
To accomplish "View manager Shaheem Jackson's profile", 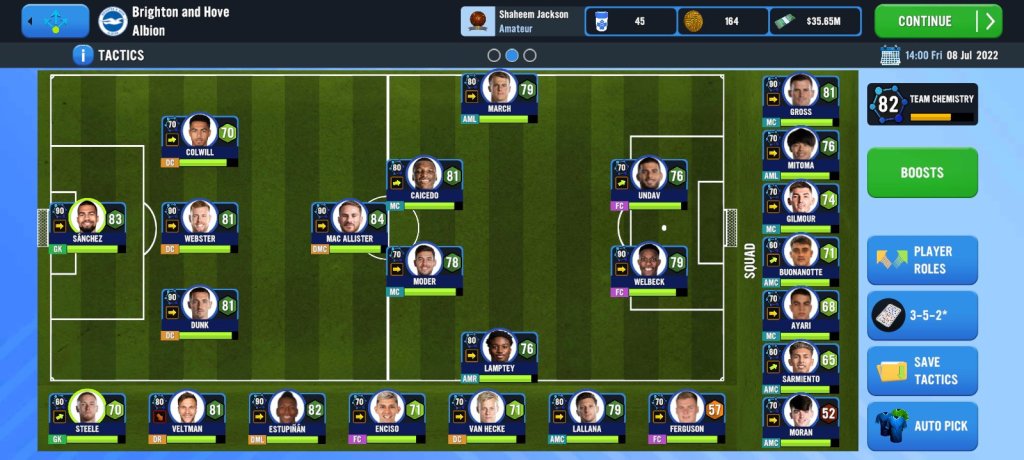I will 520,21.
